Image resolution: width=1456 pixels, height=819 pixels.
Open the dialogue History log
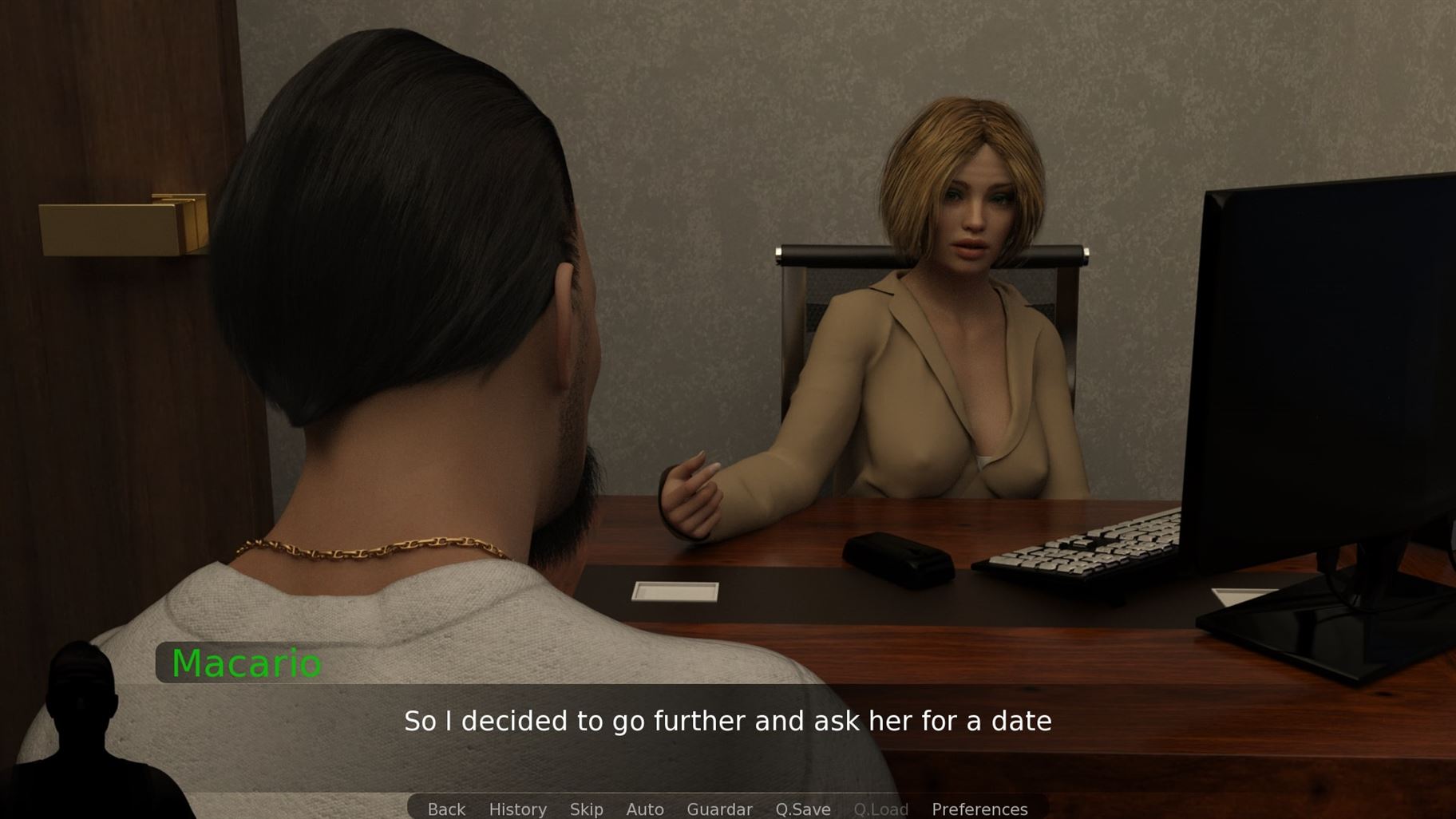[x=517, y=809]
